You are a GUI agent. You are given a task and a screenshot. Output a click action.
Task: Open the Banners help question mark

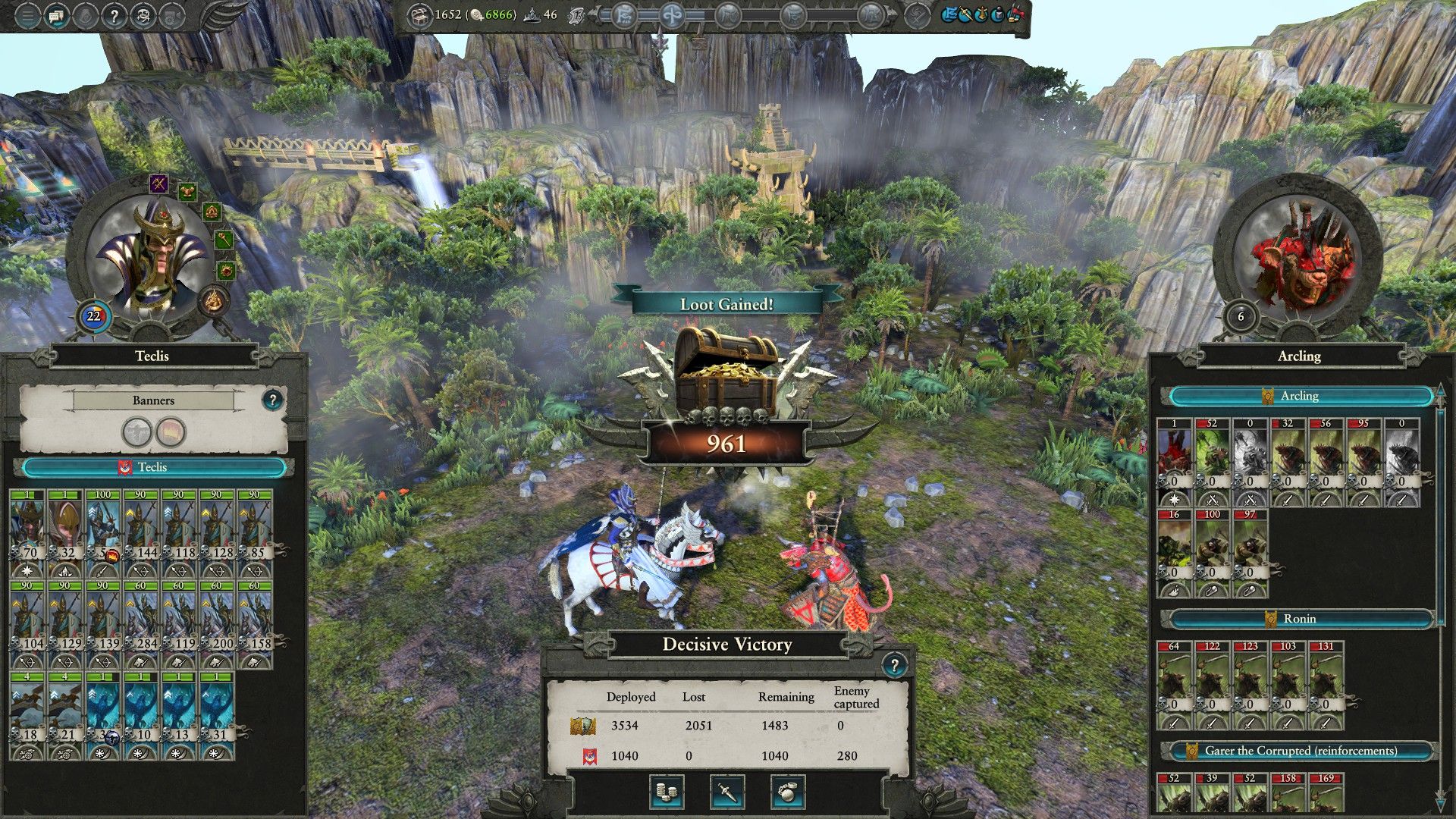click(x=272, y=400)
